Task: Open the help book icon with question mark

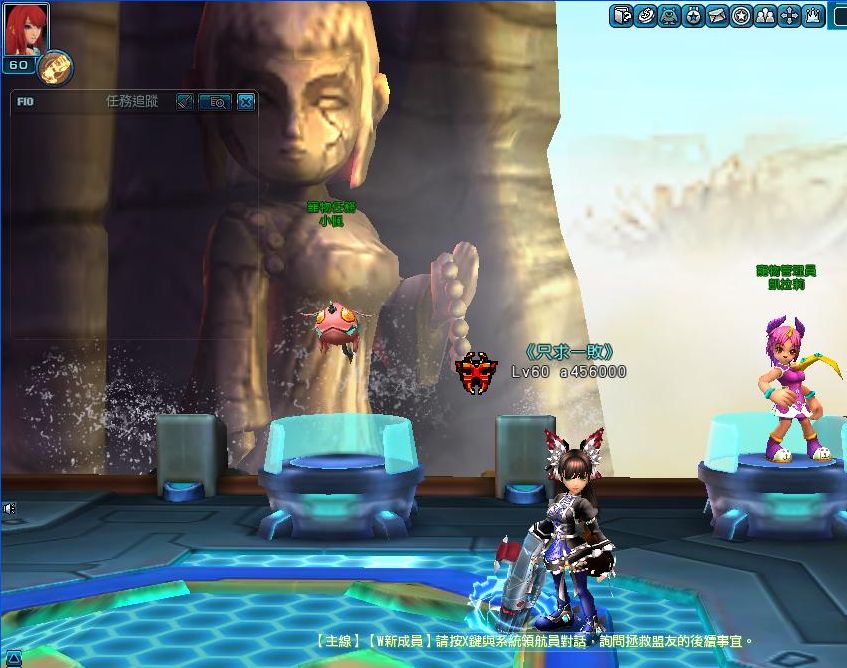Action: [621, 15]
